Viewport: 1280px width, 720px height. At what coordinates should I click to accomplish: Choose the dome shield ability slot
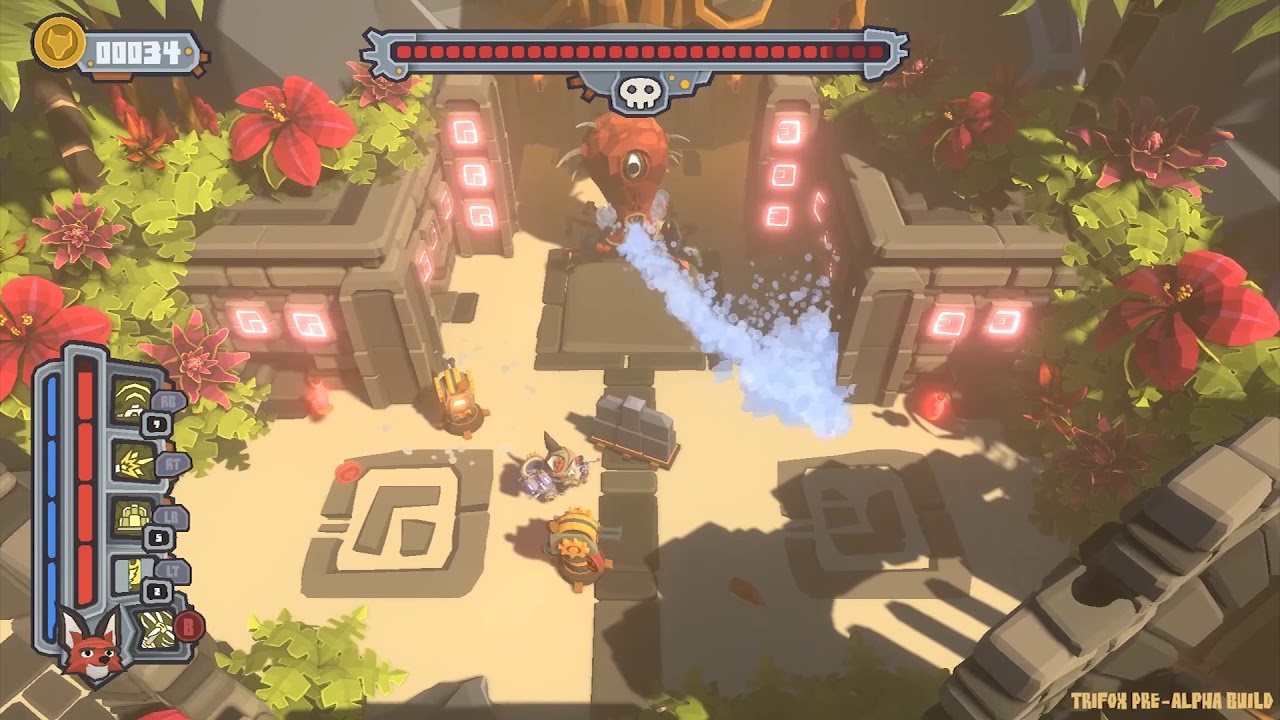click(131, 518)
